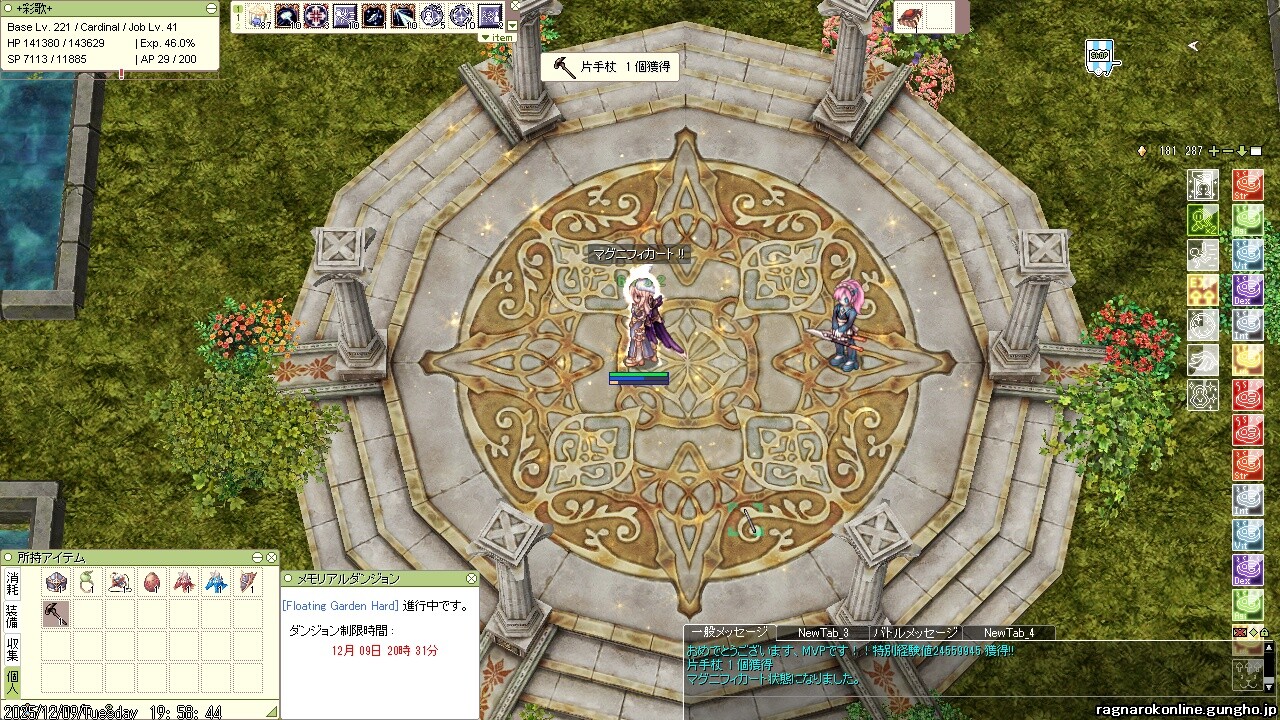The height and width of the screenshot is (720, 1280).
Task: Use the first hotbar slot with count 87
Action: pyautogui.click(x=260, y=16)
